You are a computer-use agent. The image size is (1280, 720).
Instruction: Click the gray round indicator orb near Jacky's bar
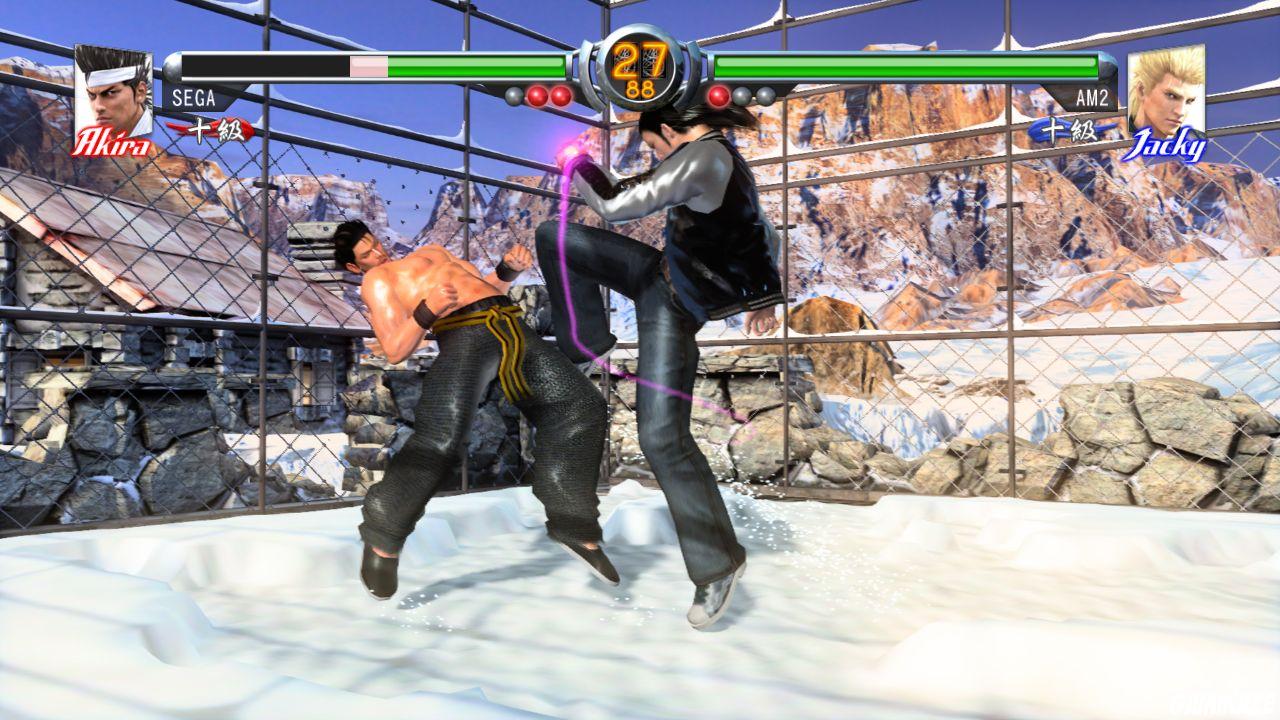(x=740, y=95)
